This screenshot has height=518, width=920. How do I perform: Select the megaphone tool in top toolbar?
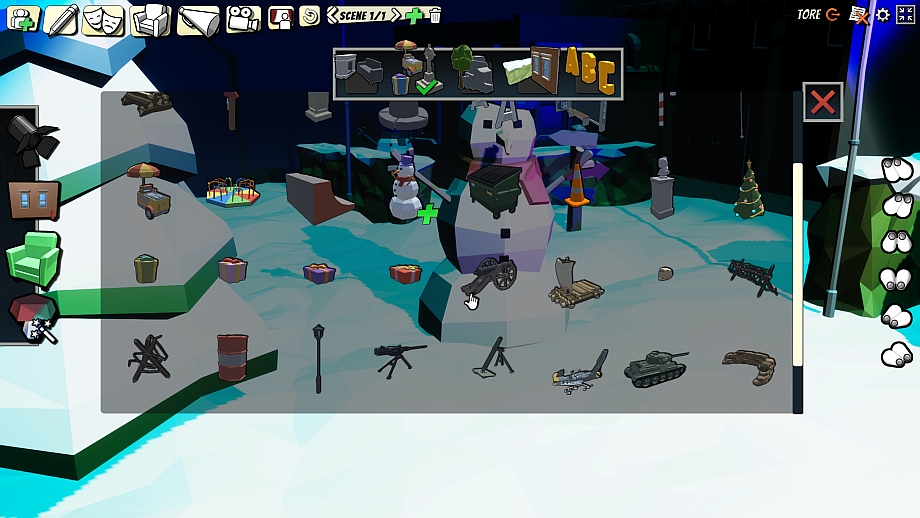click(198, 19)
